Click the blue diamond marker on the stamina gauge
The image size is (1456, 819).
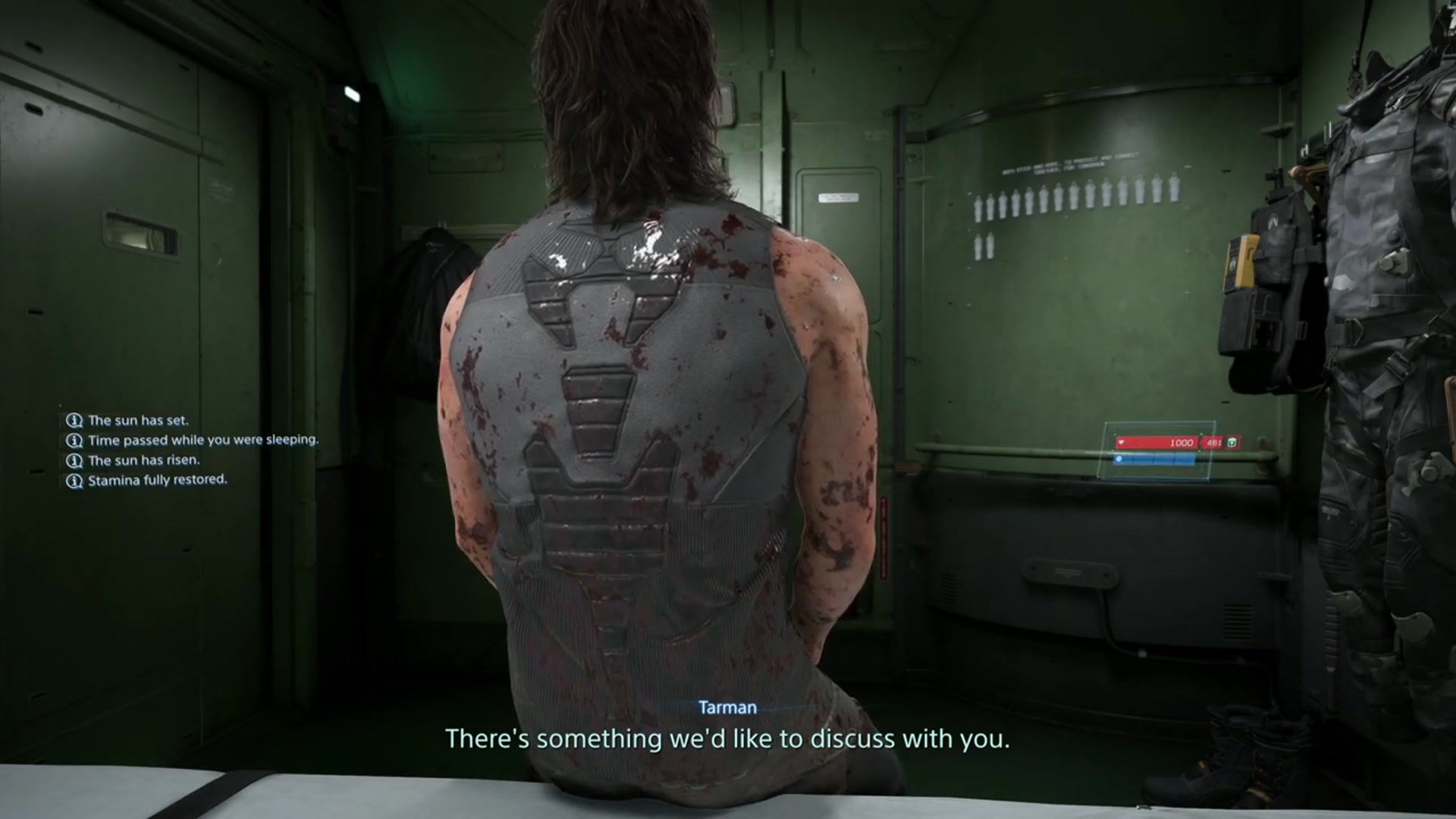click(1119, 459)
